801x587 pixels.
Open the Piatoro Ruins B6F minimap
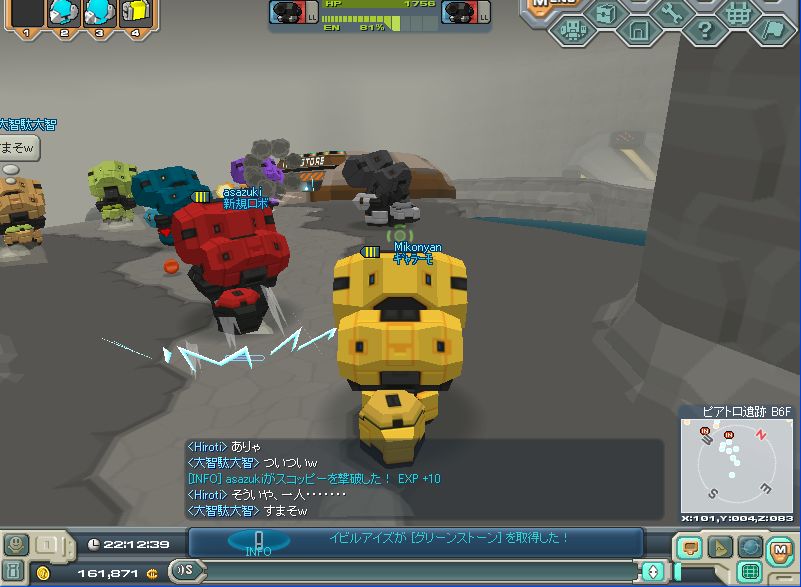(x=736, y=465)
